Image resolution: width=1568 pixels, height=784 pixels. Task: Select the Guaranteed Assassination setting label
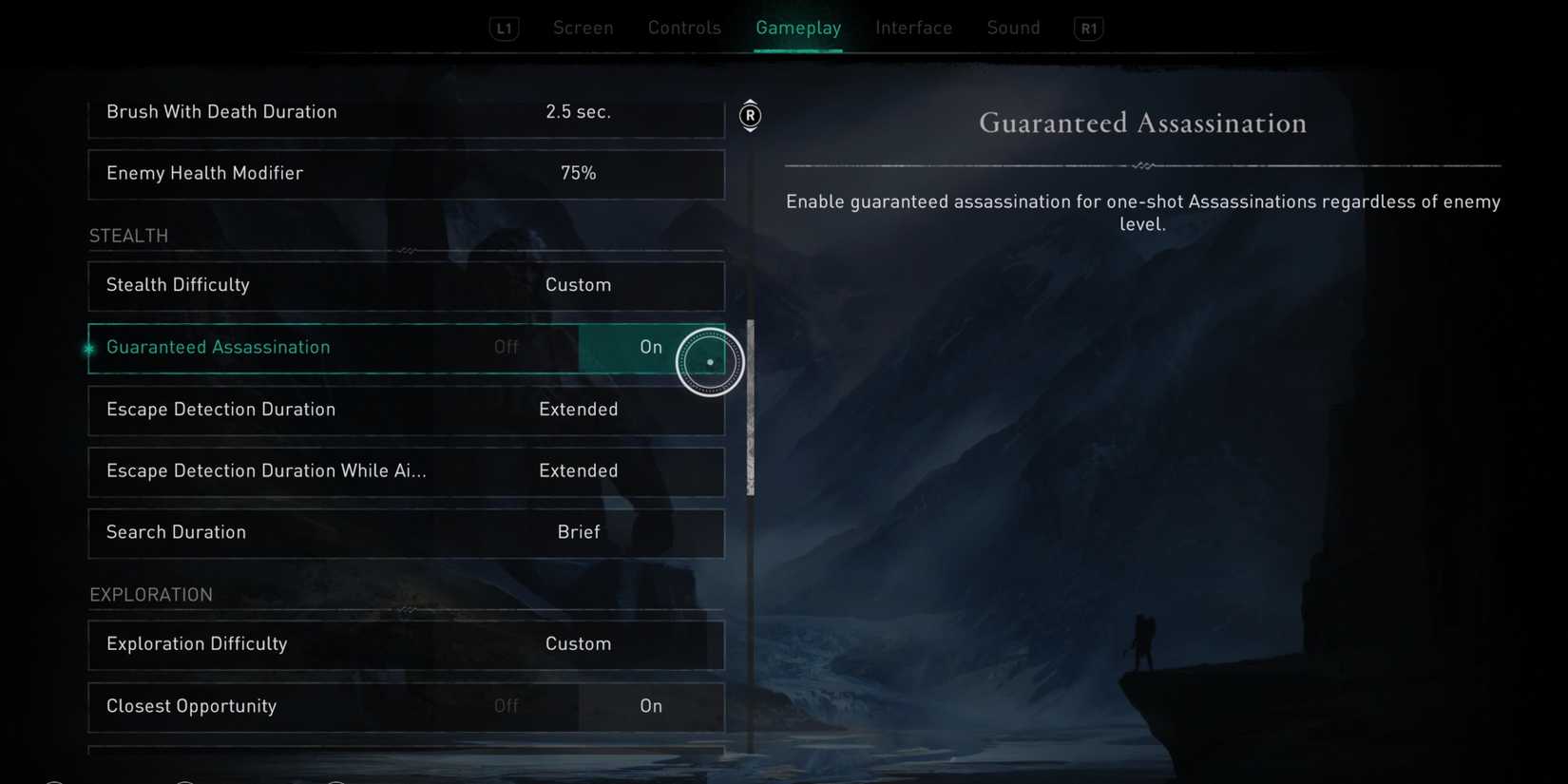[219, 347]
